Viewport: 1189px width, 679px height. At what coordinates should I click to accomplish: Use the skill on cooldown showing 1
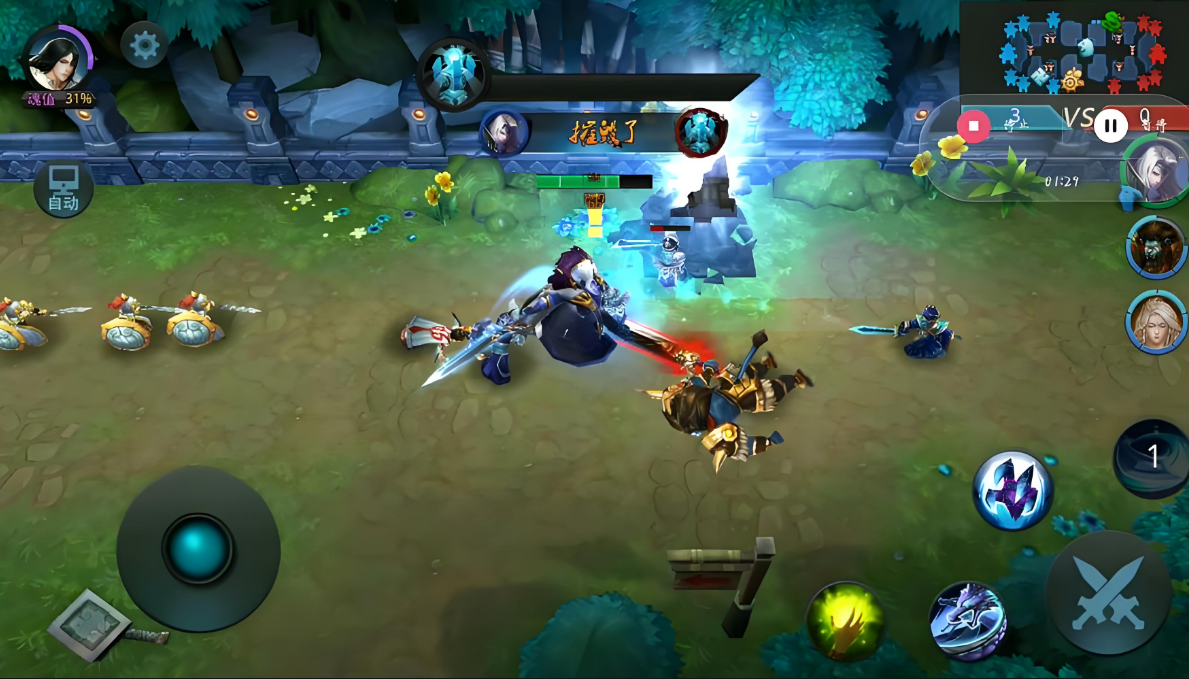(x=1151, y=458)
